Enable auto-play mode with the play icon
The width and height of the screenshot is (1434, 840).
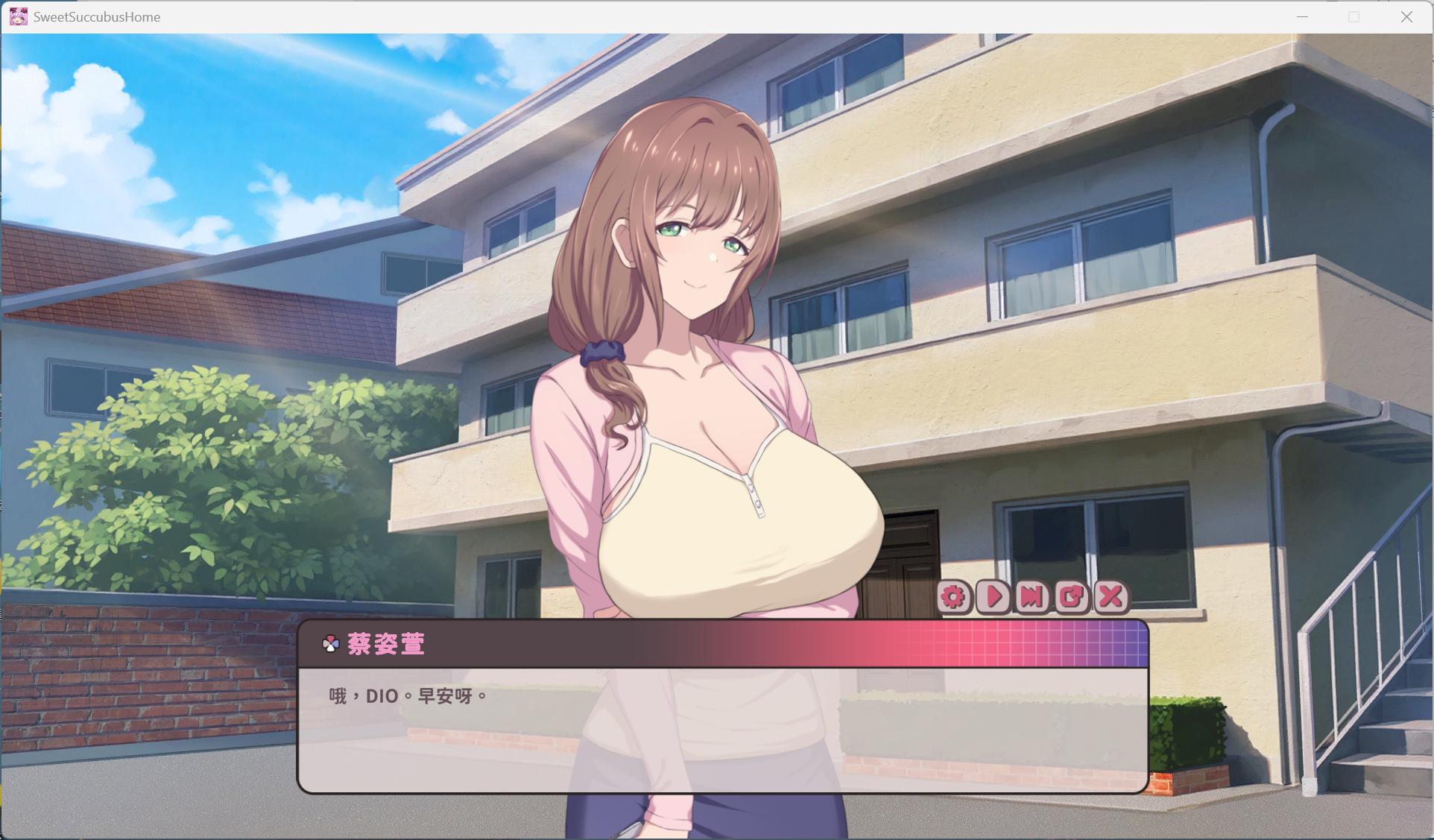tap(994, 598)
